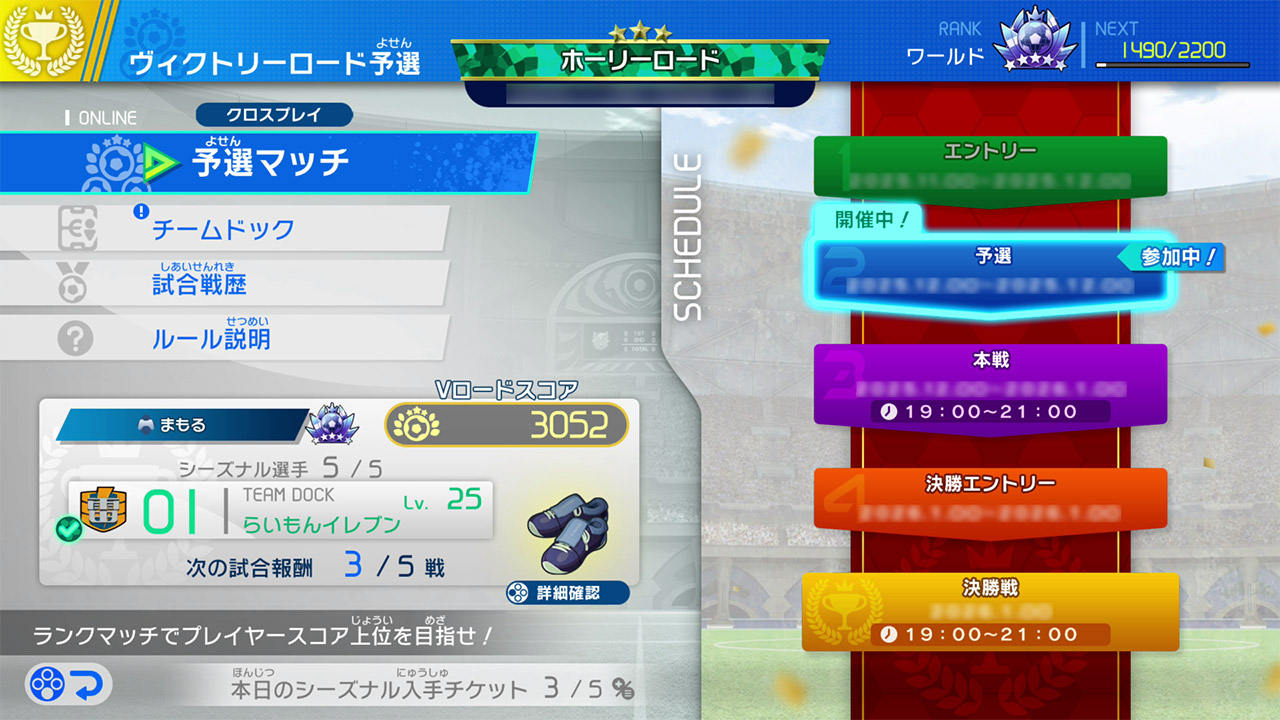
Task: Open the チームドック team dock menu
Action: click(223, 229)
